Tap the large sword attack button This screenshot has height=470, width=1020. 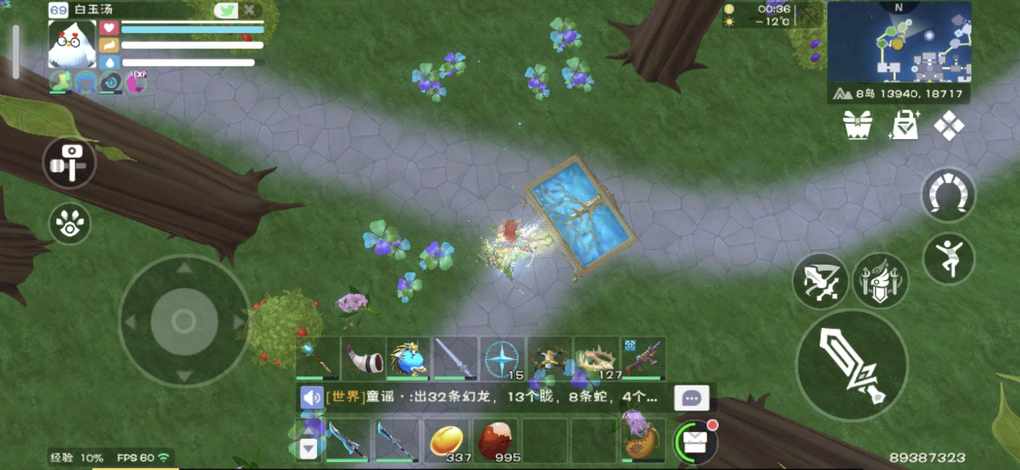851,364
